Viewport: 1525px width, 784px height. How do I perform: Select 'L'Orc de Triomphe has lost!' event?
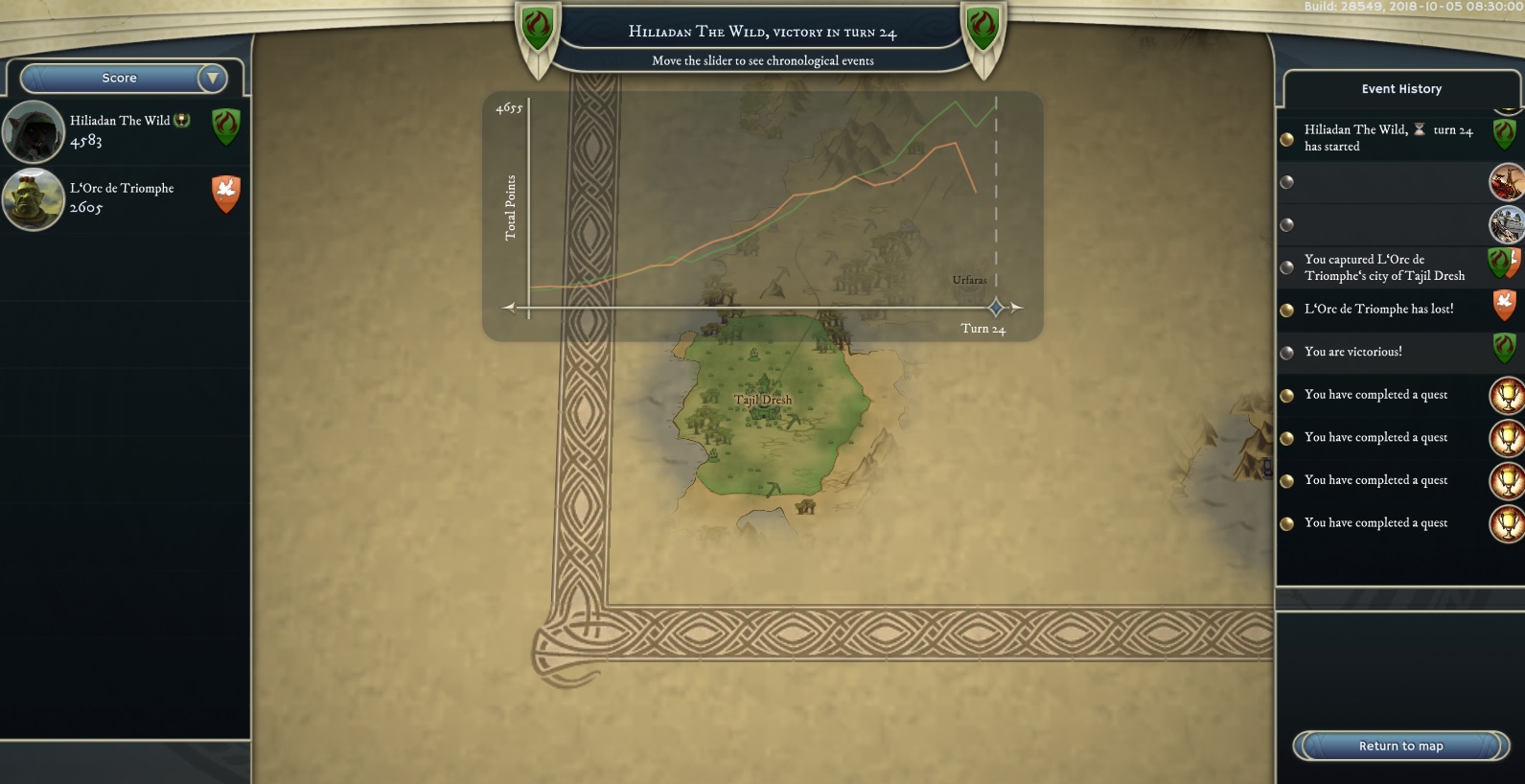[1378, 309]
